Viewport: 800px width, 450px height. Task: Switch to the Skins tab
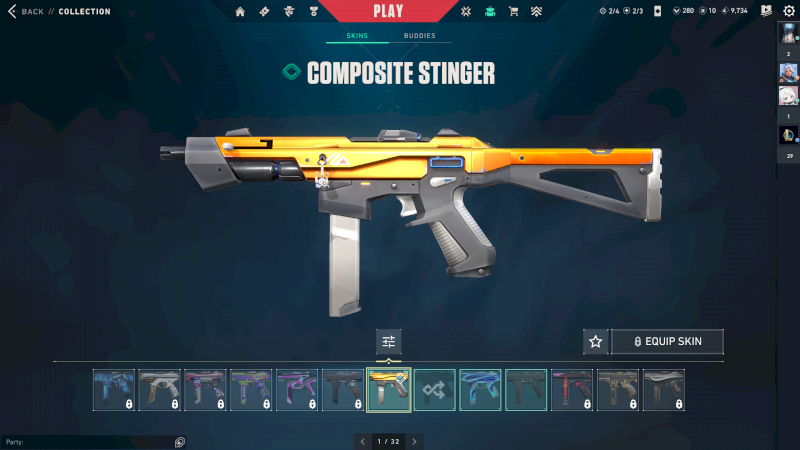pyautogui.click(x=357, y=35)
